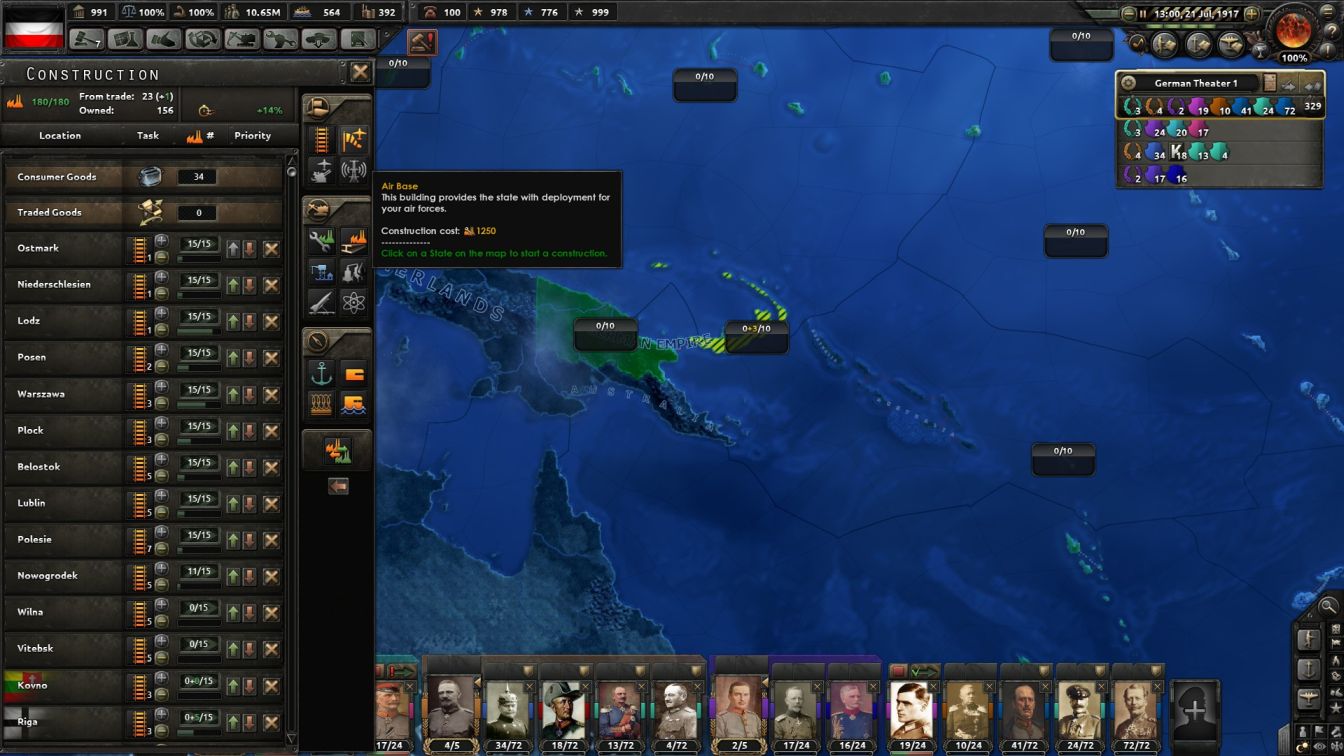Pause the game with the pause button
Image resolution: width=1344 pixels, height=756 pixels.
coord(1143,13)
